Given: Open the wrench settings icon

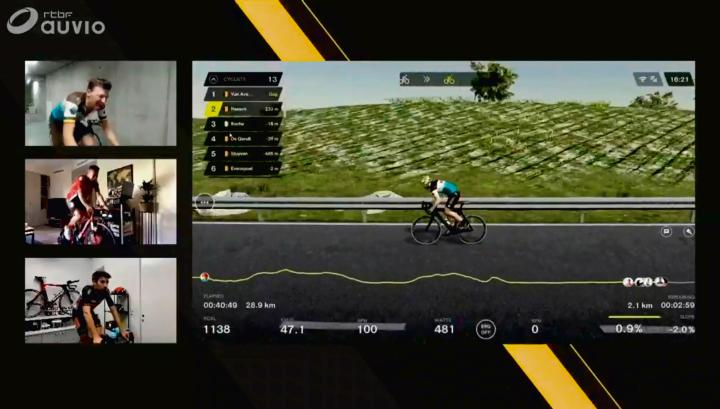Looking at the screenshot, I should tap(688, 231).
